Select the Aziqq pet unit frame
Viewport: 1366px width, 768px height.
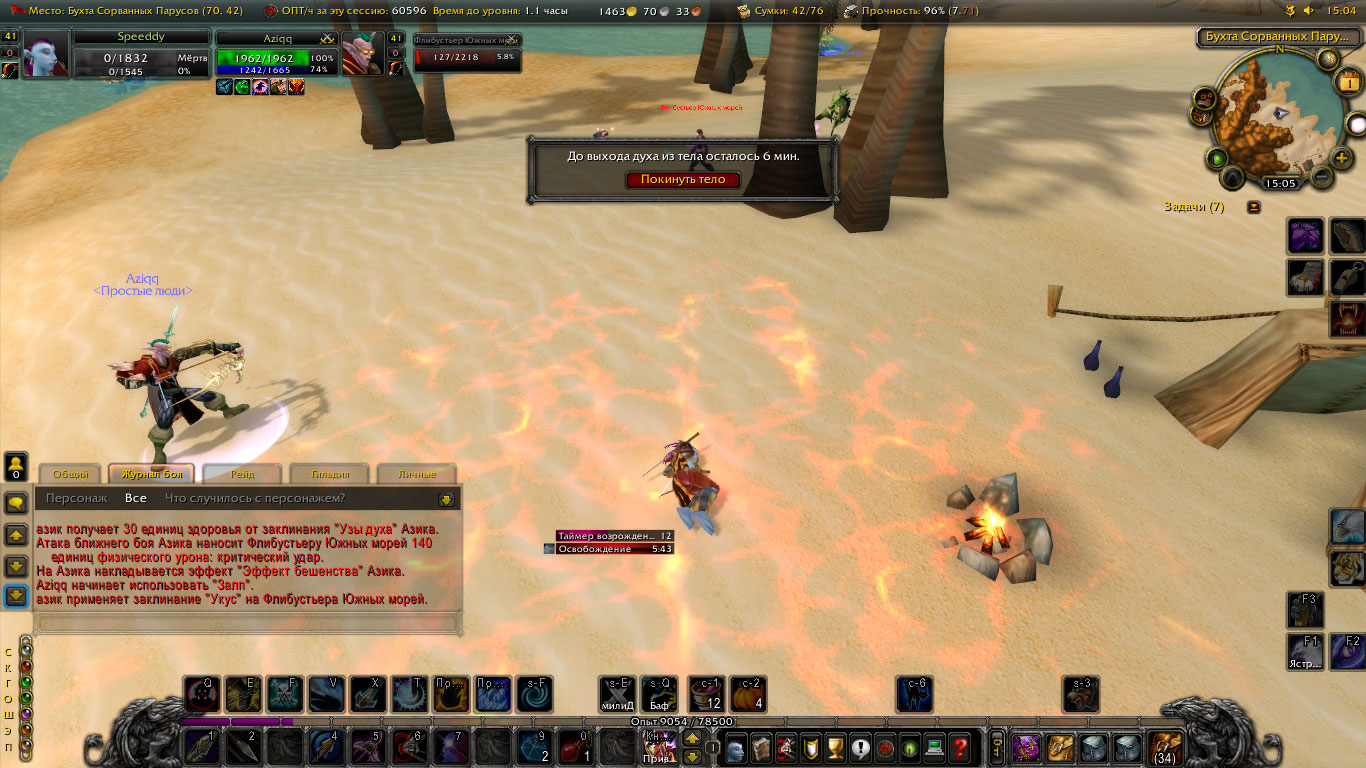[x=270, y=55]
